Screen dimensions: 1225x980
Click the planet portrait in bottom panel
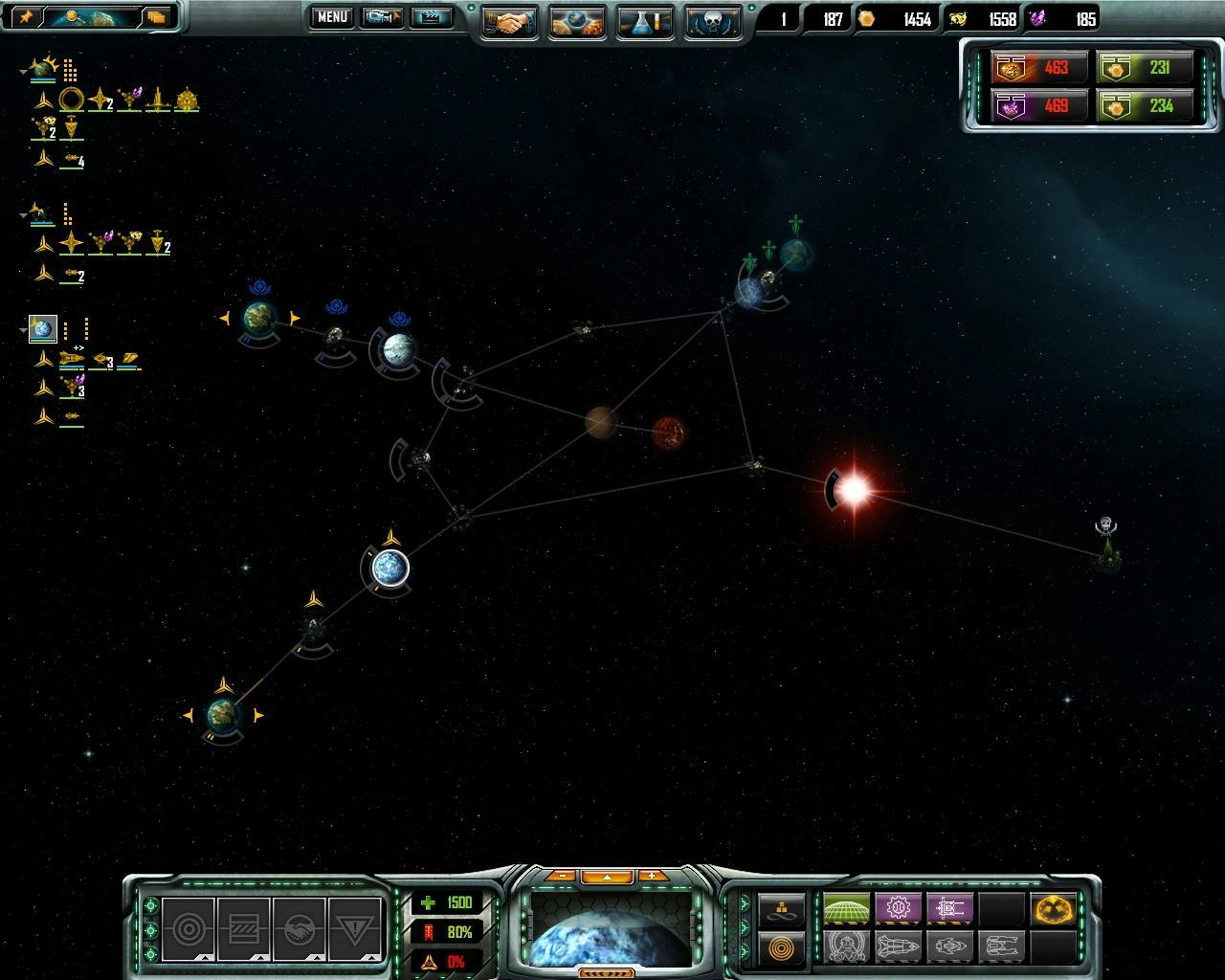click(x=609, y=928)
